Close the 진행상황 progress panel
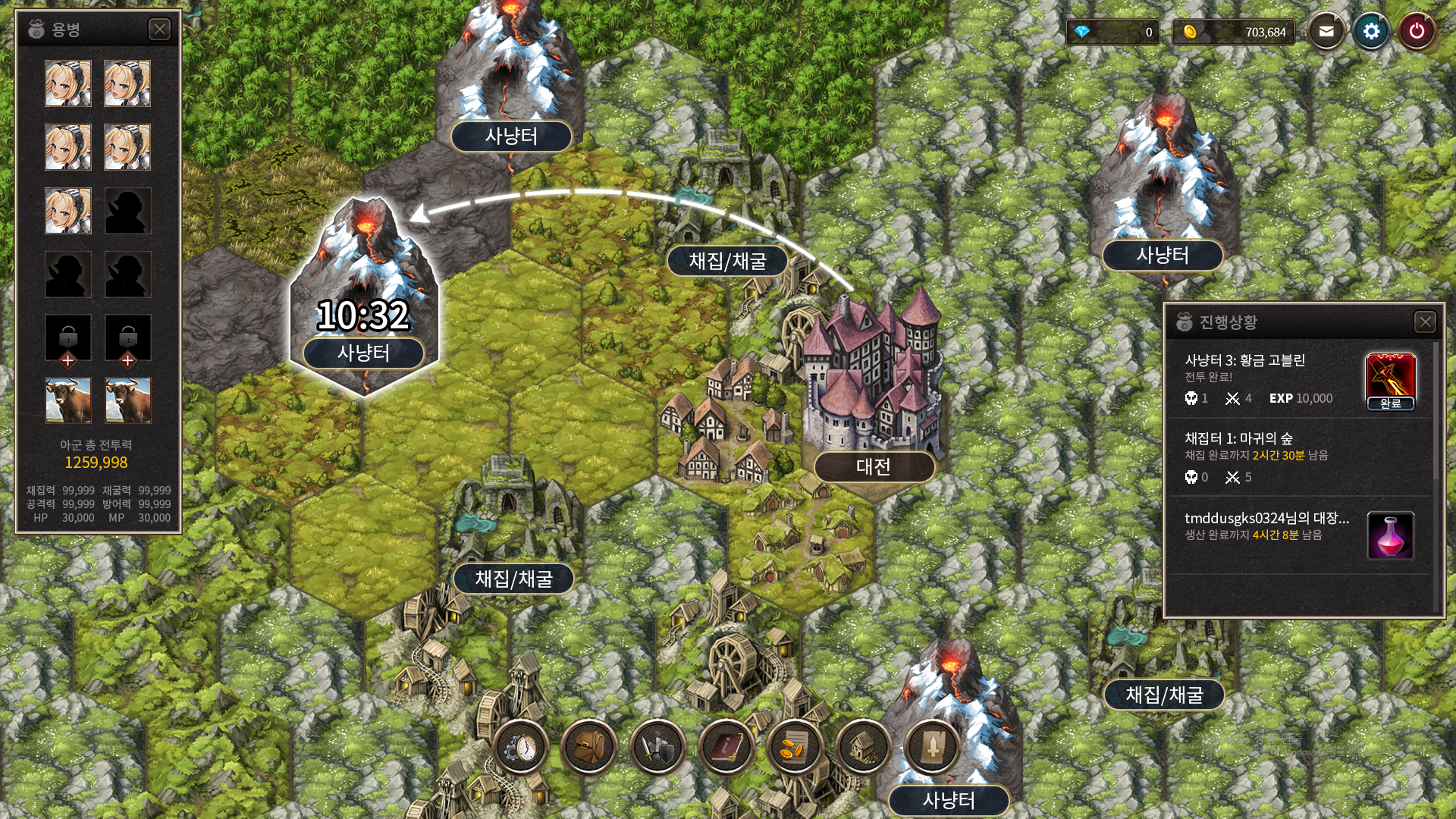Viewport: 1456px width, 819px height. click(1425, 322)
